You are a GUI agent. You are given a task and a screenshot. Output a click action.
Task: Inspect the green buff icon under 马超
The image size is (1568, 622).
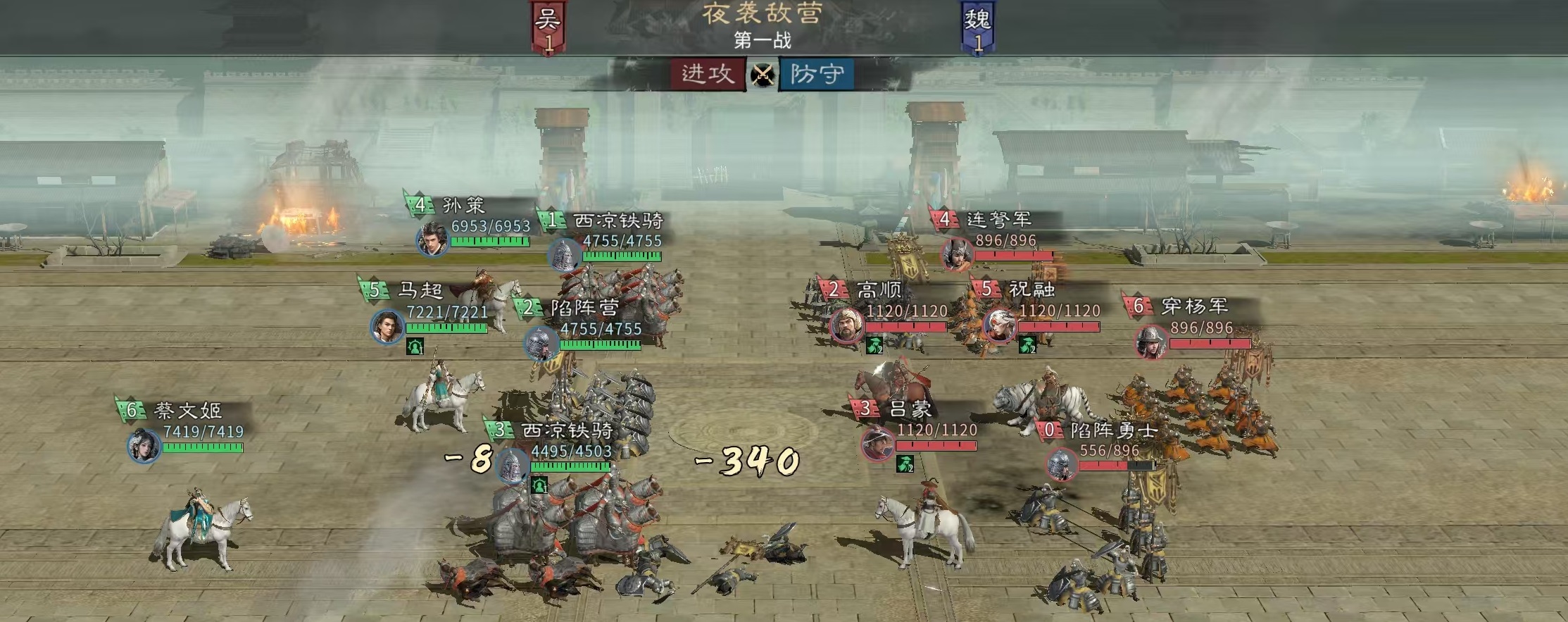[x=415, y=347]
